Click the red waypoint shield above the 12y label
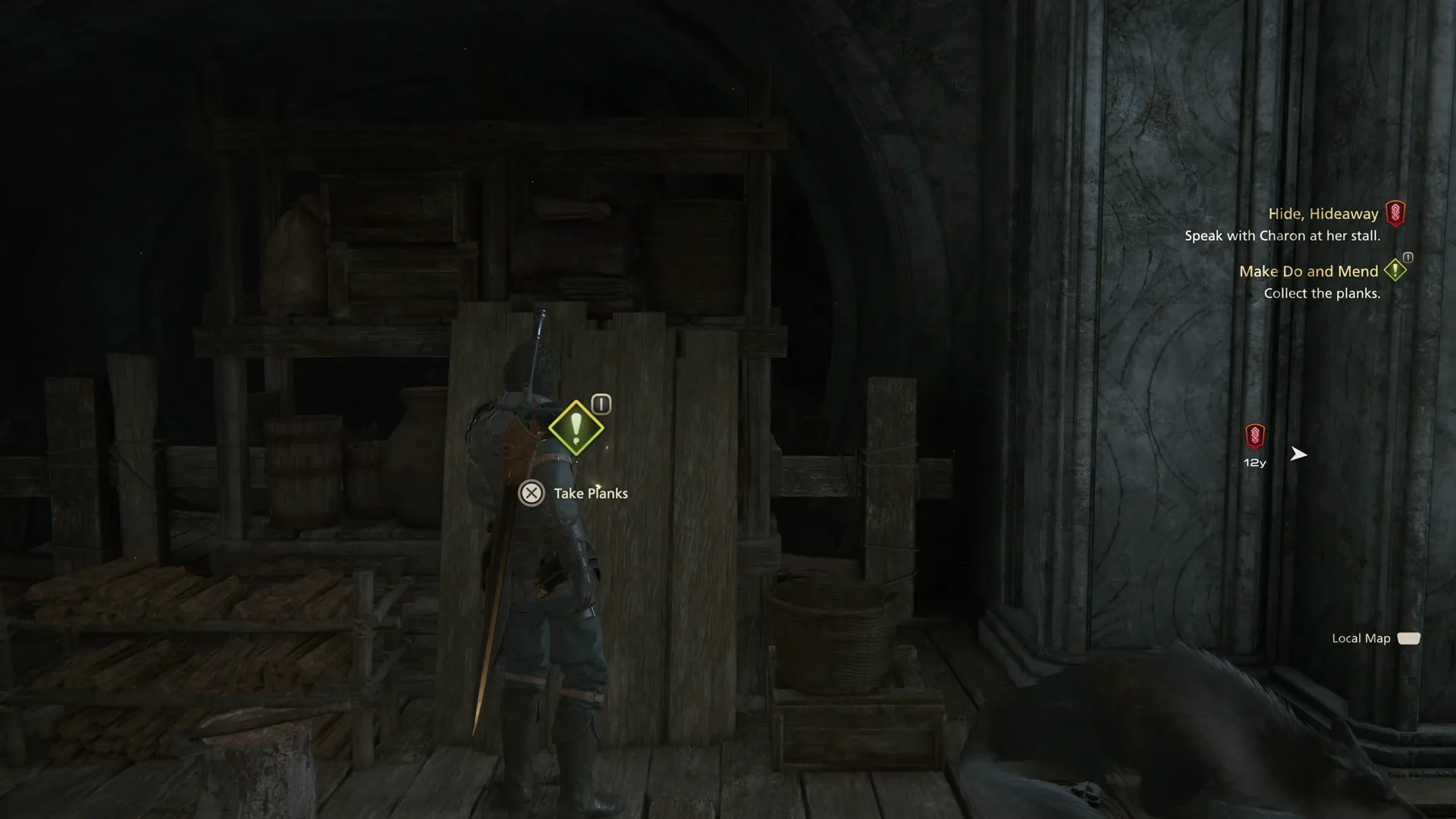 pyautogui.click(x=1255, y=436)
